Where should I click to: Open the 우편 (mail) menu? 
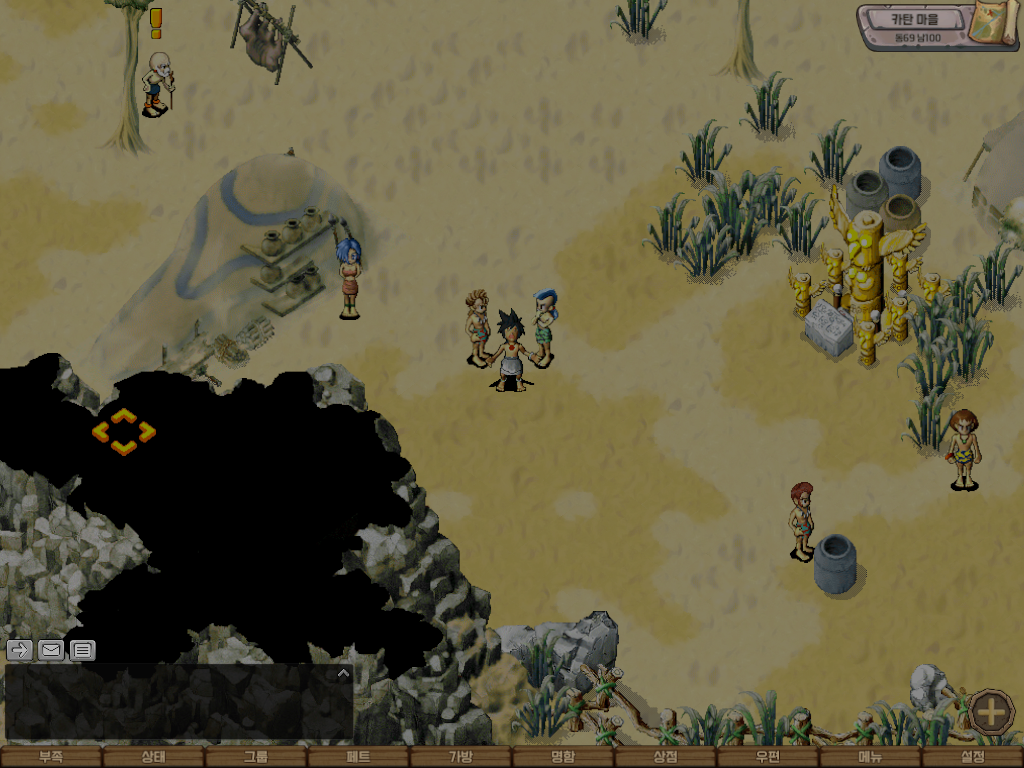[x=768, y=757]
